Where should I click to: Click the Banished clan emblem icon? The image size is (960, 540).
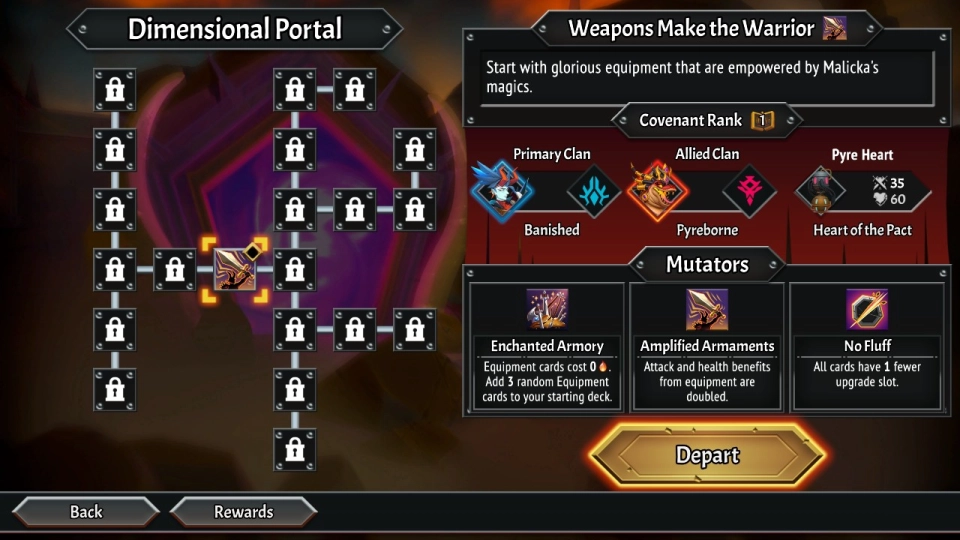pos(594,191)
